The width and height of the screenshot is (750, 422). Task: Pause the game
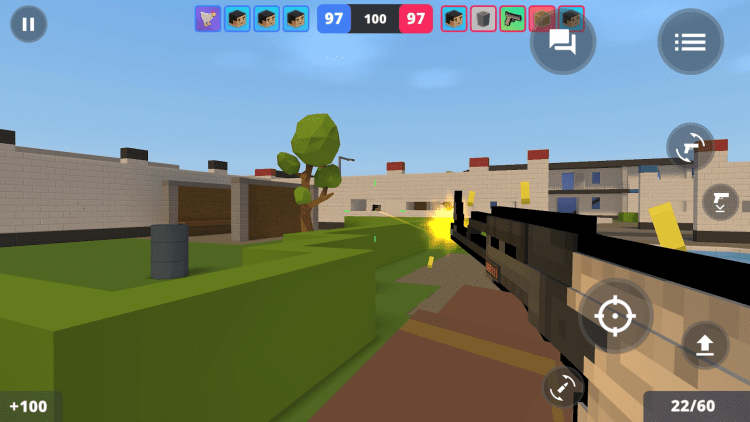pyautogui.click(x=28, y=24)
